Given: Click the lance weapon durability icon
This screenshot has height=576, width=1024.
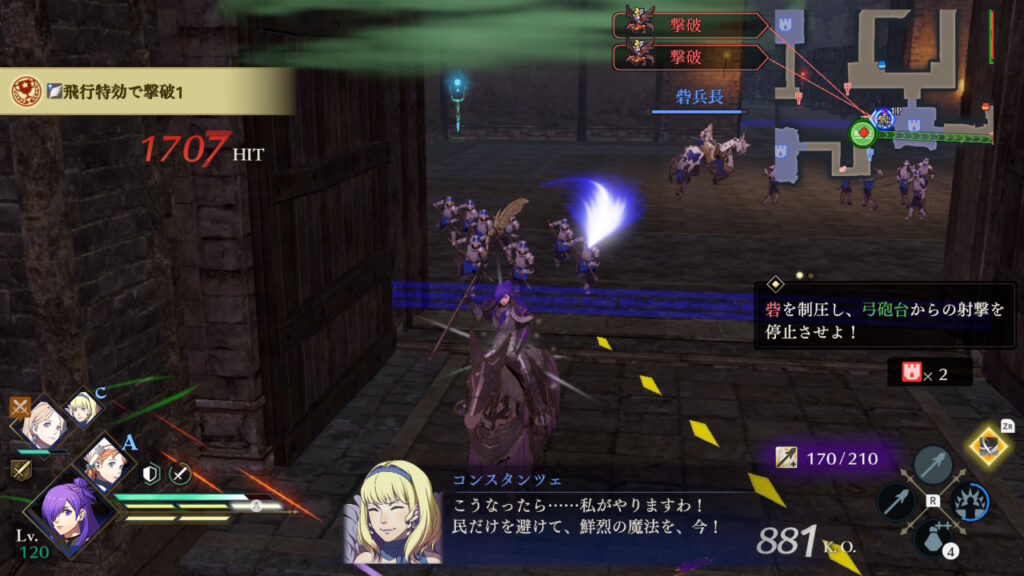Looking at the screenshot, I should pos(790,459).
